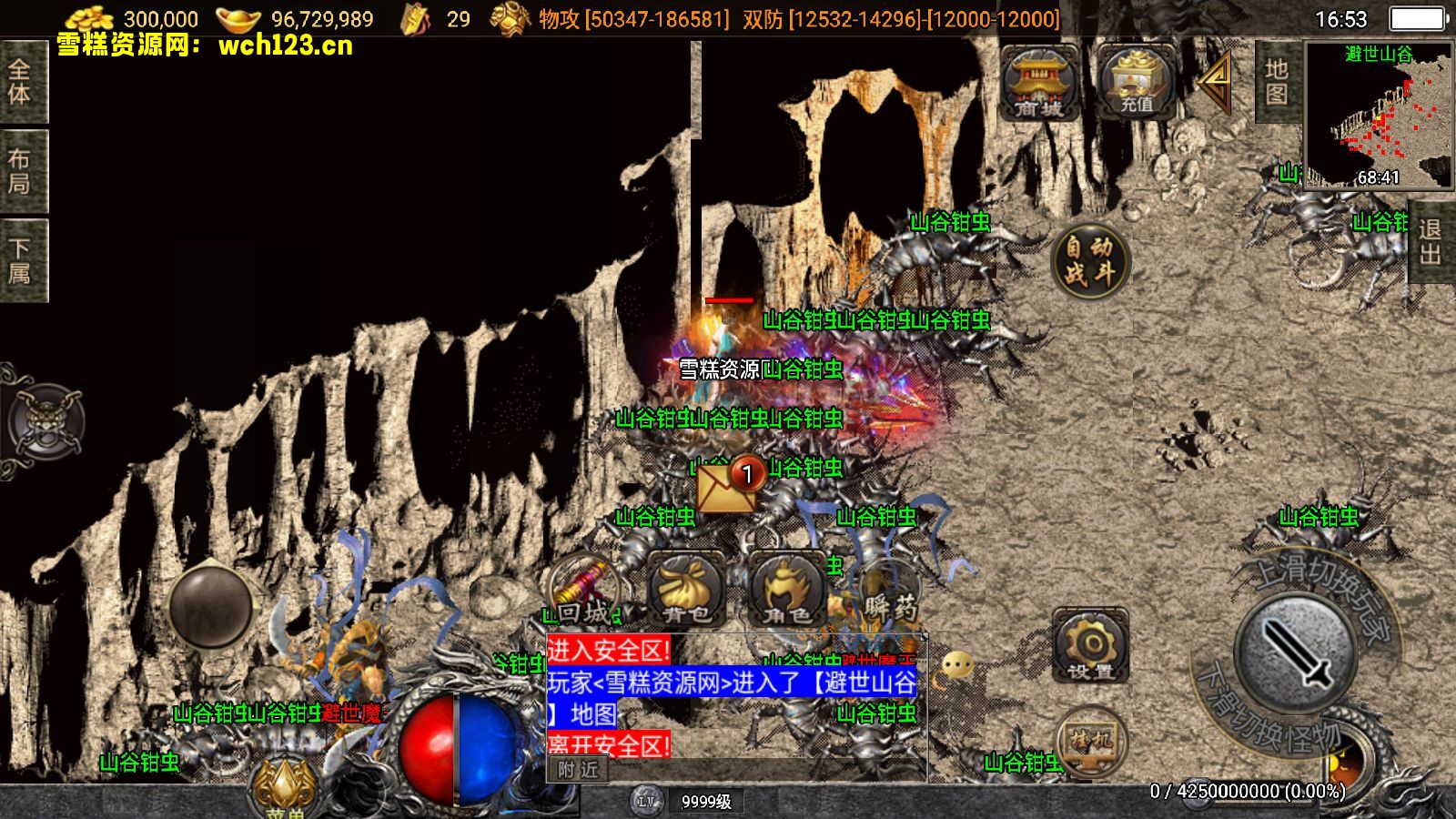Select the 下属 tab
1456x819 pixels.
click(21, 260)
